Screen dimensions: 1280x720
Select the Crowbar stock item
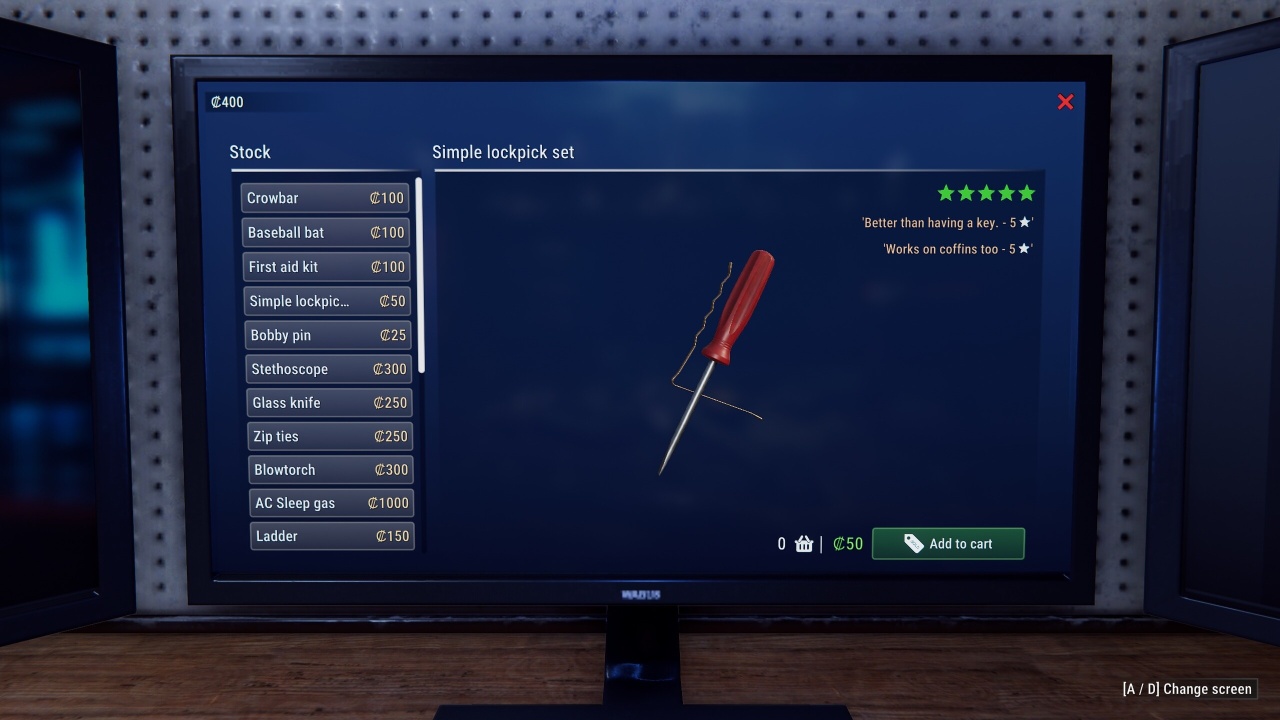click(325, 198)
